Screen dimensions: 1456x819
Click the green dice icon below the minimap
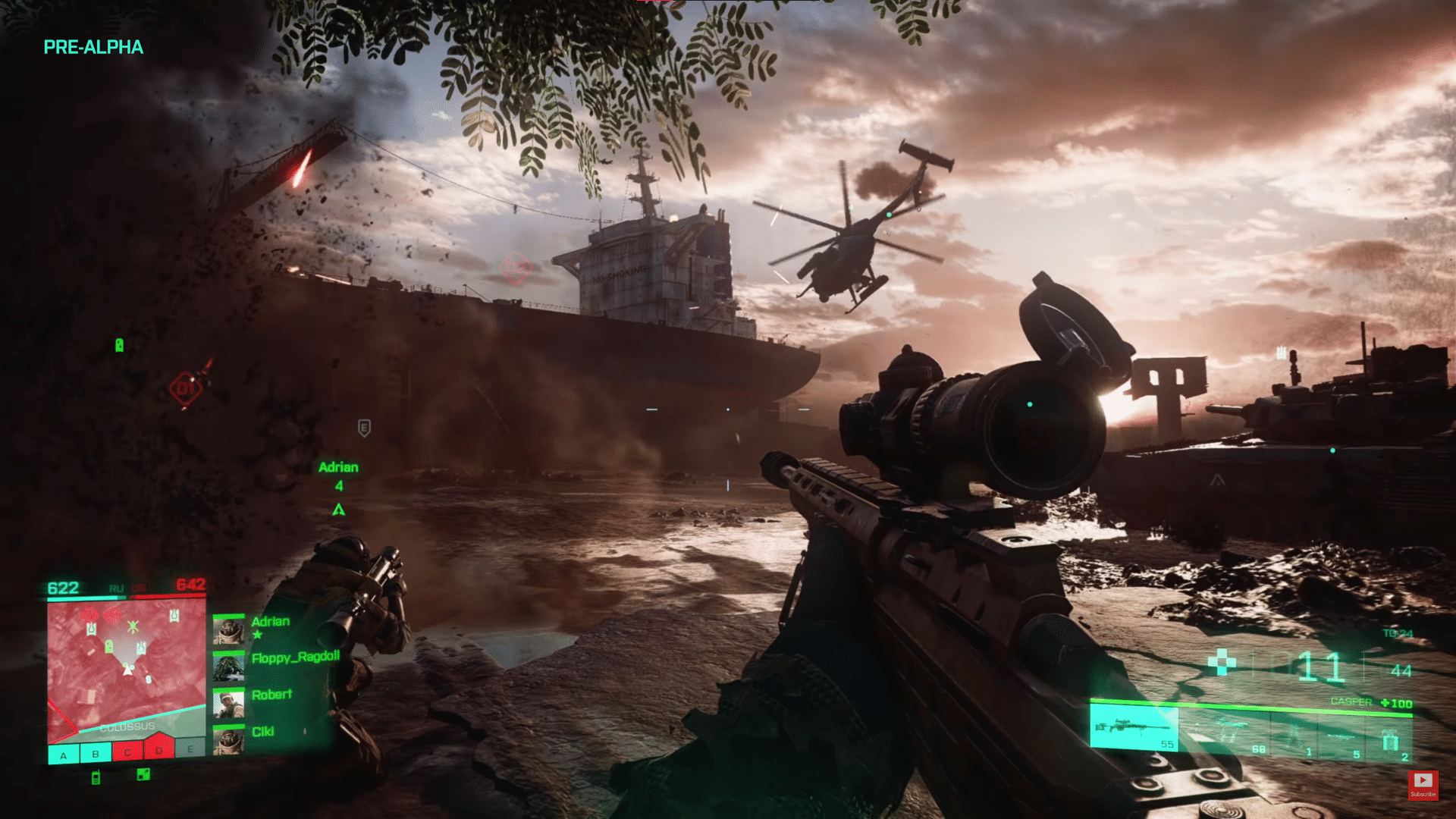[143, 774]
